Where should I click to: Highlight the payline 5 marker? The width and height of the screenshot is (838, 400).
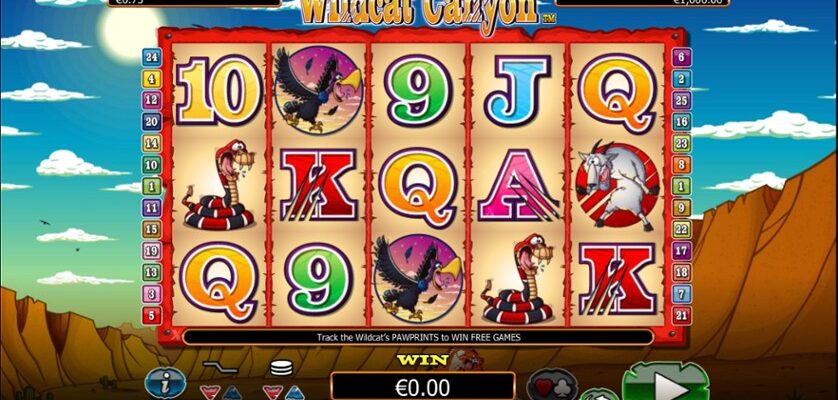point(152,316)
